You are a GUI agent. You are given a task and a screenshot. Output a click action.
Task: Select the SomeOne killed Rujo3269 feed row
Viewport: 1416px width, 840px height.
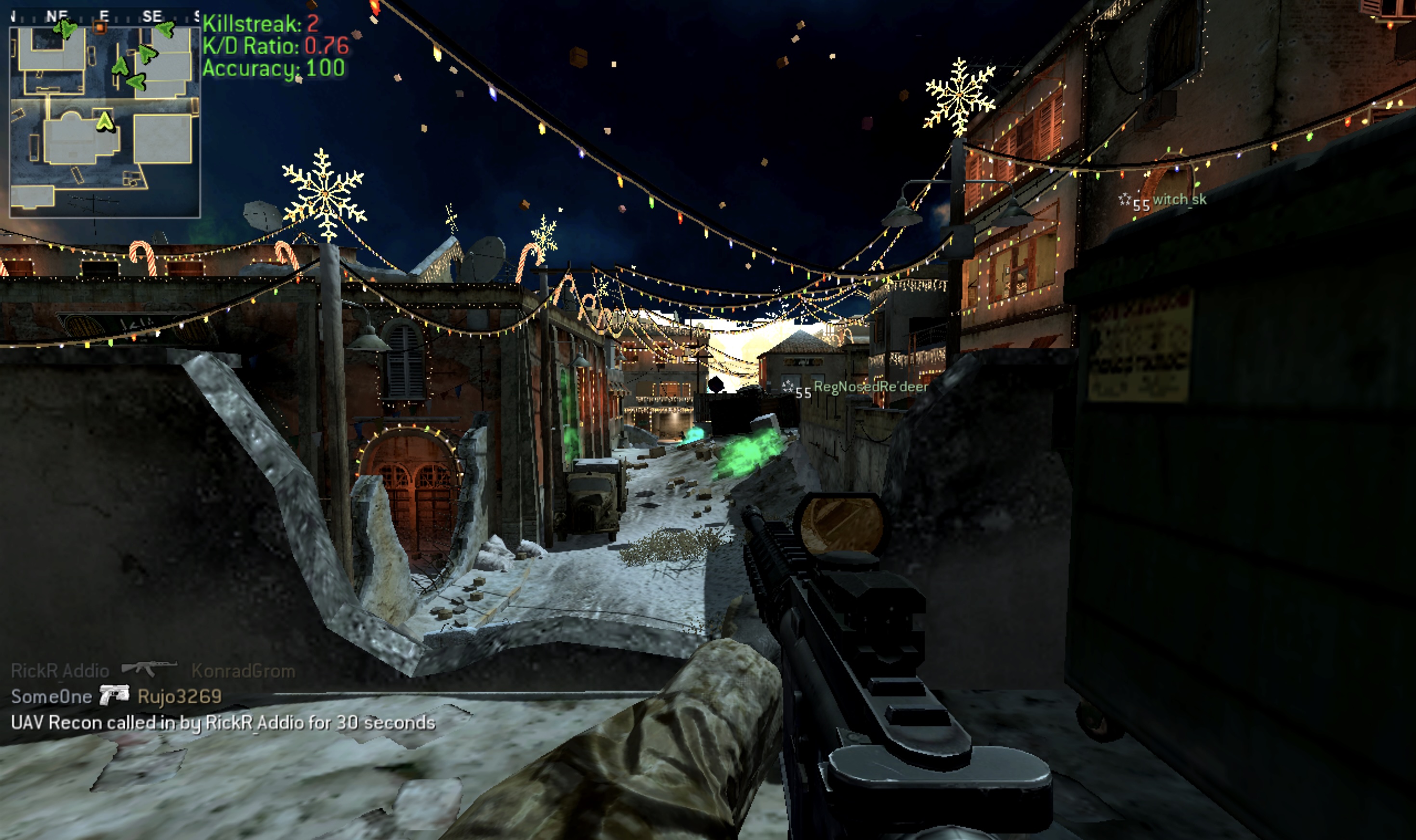pyautogui.click(x=116, y=696)
